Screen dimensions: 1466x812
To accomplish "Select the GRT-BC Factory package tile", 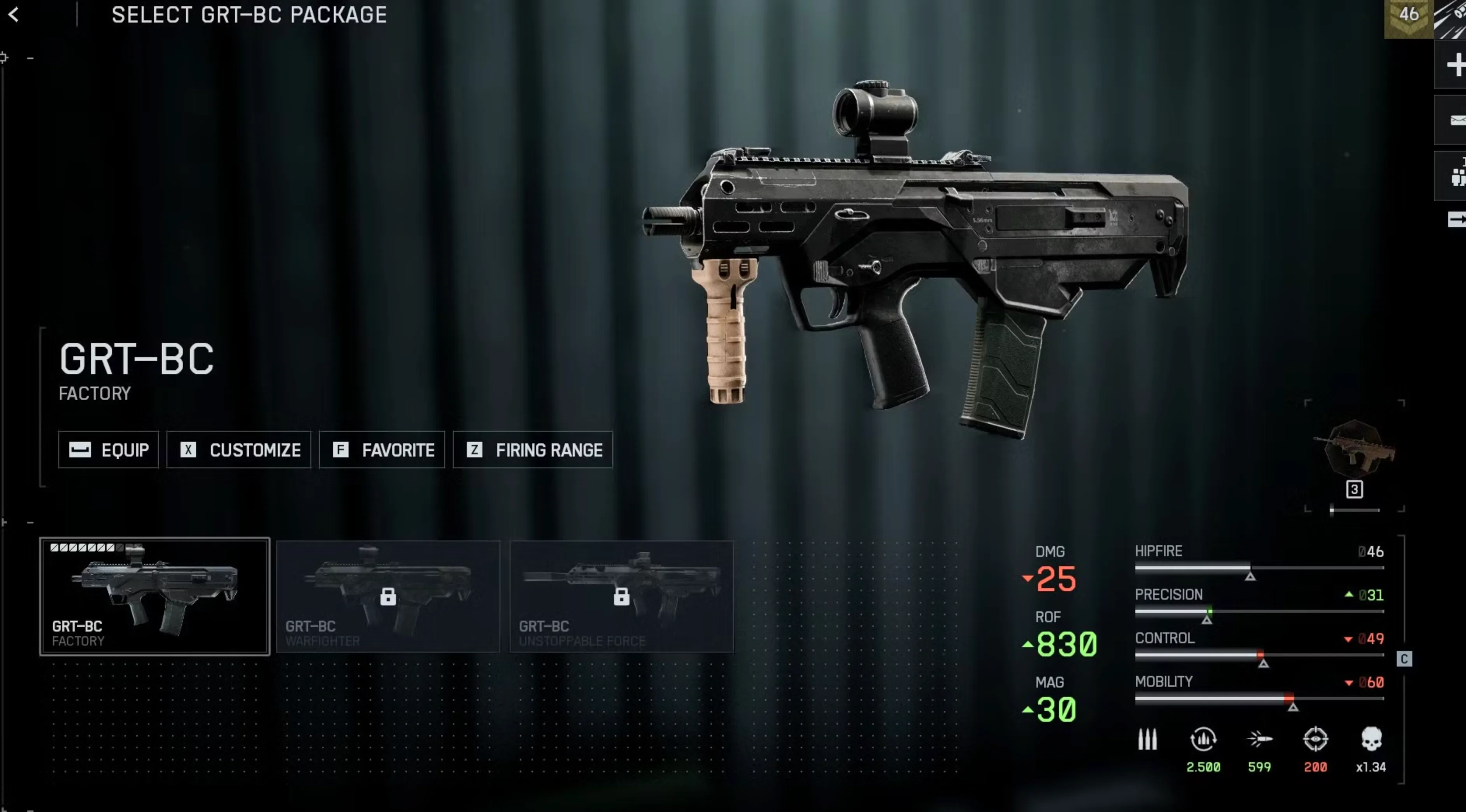I will click(154, 596).
